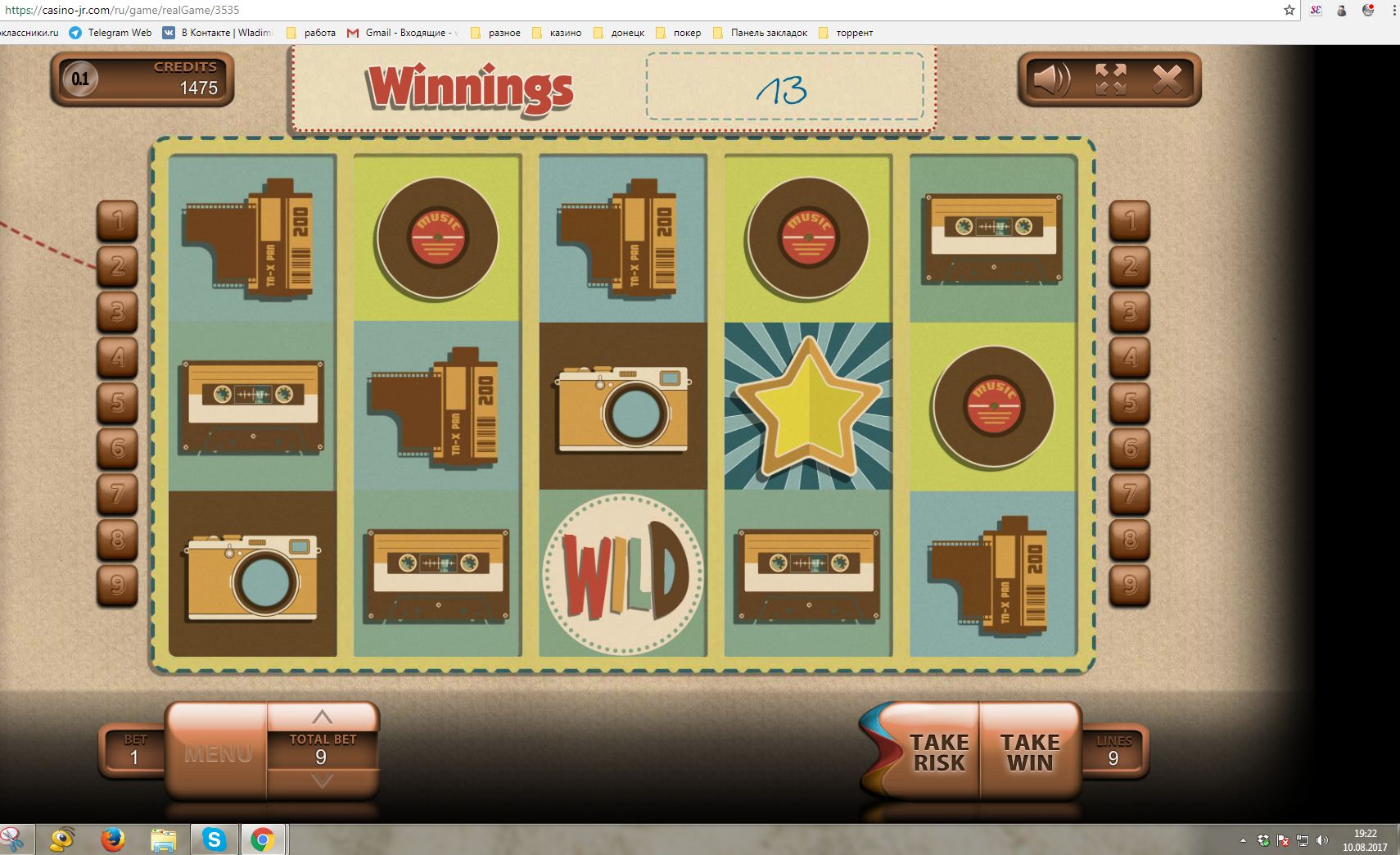
Task: Select payline 5 on left side
Action: [x=118, y=402]
